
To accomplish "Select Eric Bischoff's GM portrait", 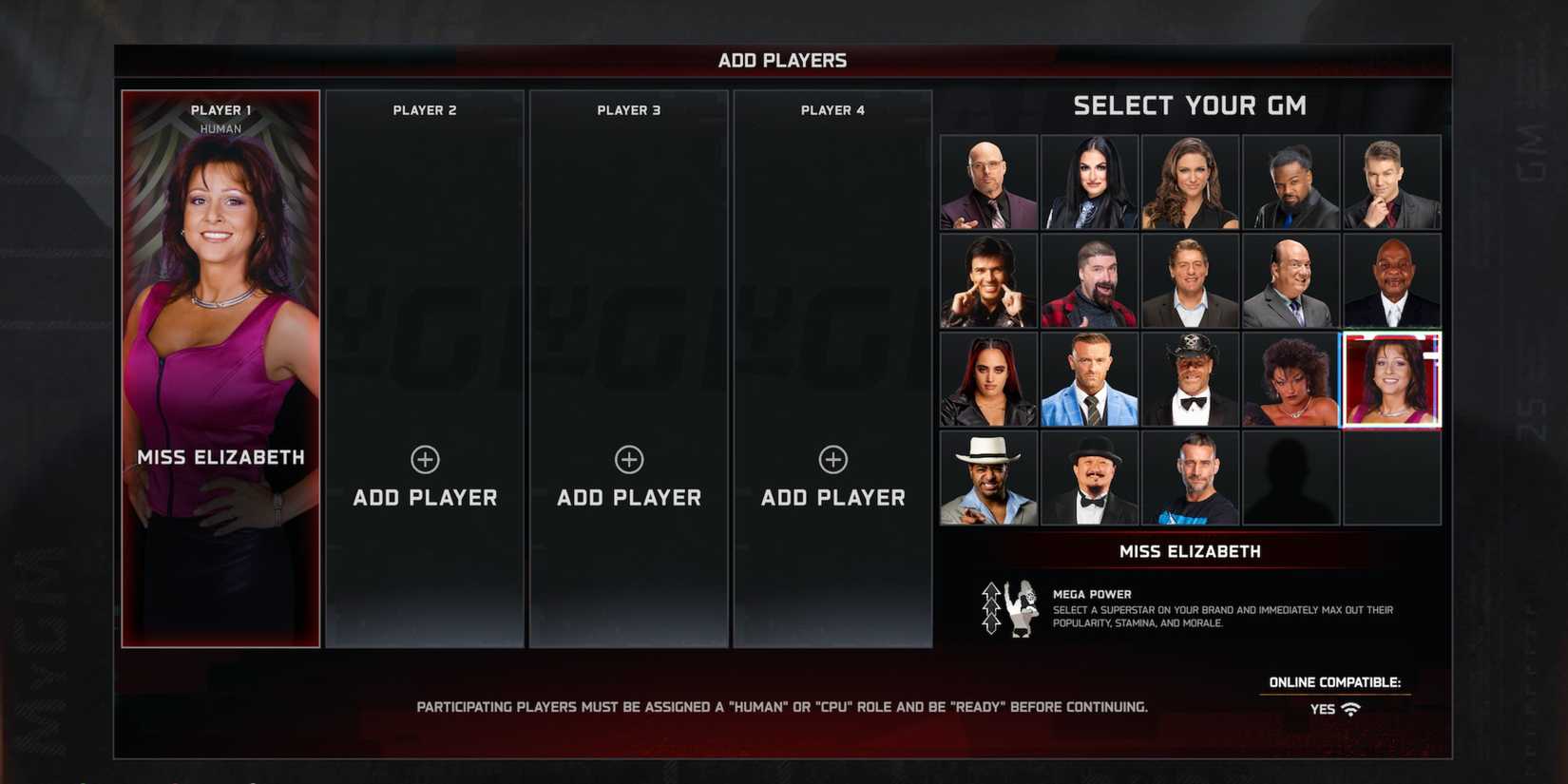I will click(x=987, y=277).
